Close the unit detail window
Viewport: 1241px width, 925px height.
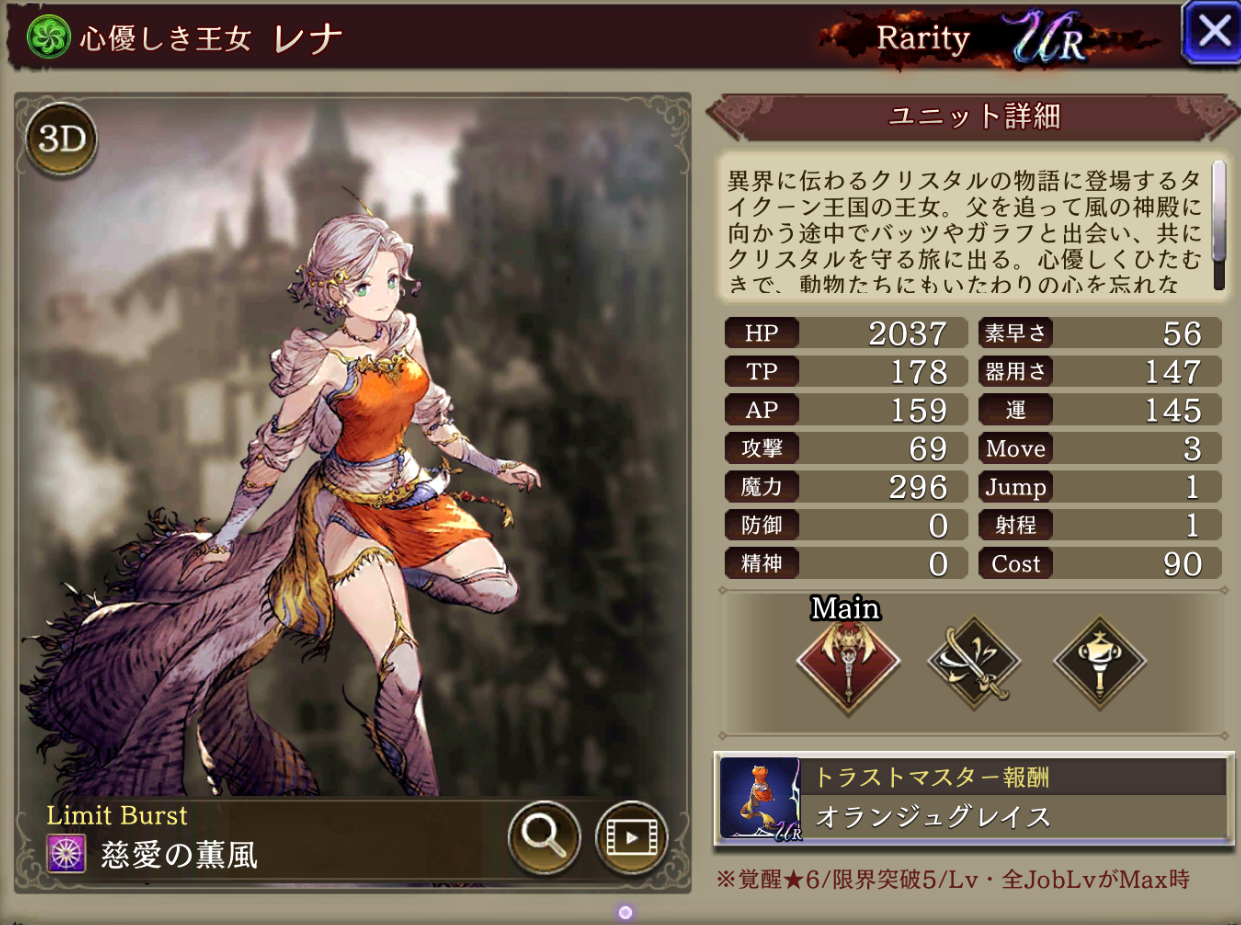click(x=1212, y=32)
